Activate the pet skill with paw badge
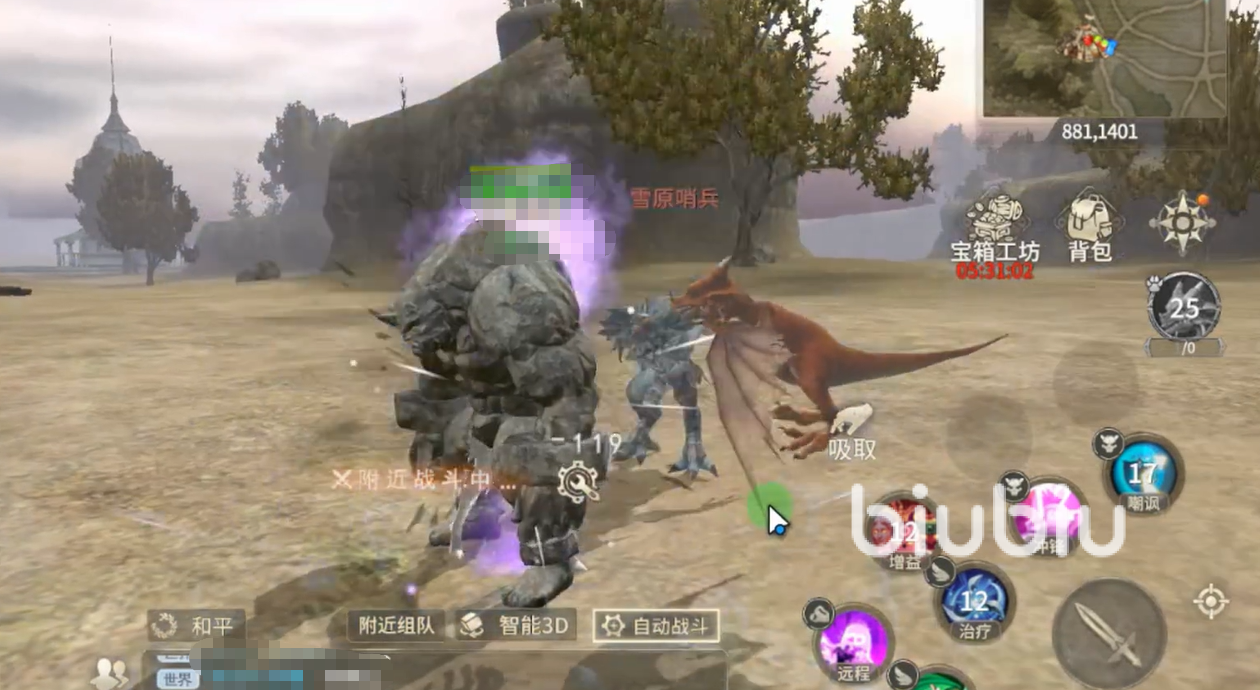Screen dimensions: 1260x690 click(1184, 307)
